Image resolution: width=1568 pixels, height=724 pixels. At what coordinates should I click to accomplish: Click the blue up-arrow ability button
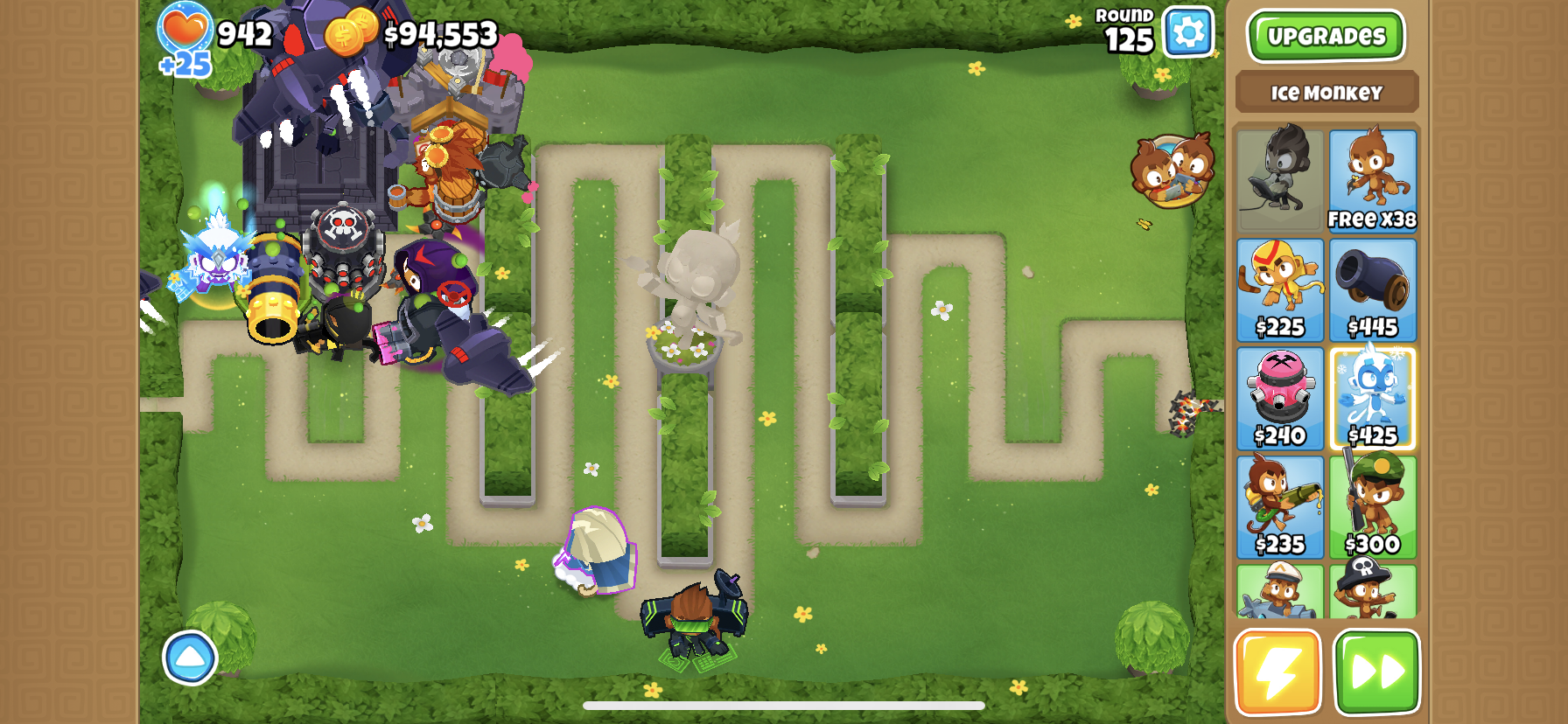point(190,658)
